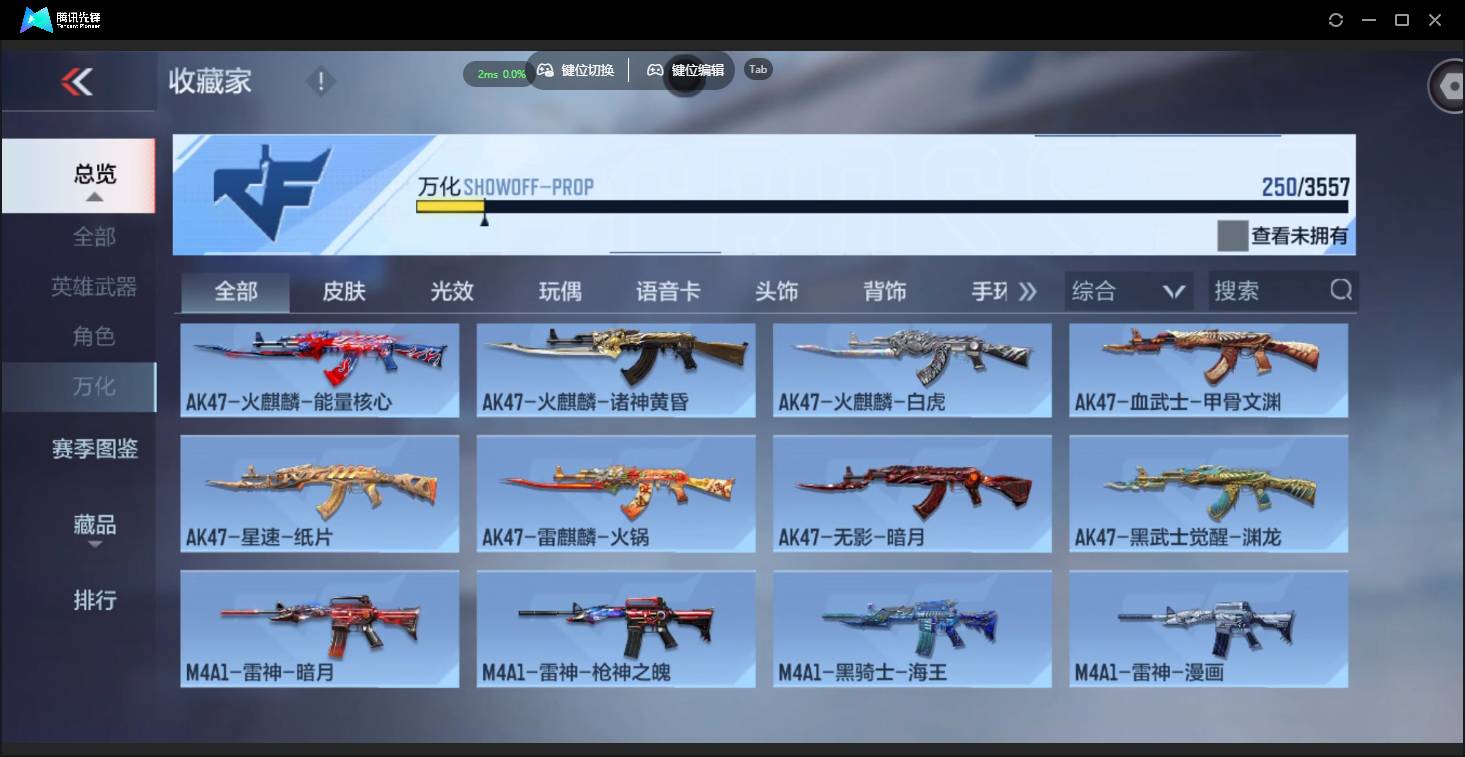Click the Tab key badge near 键位编辑
This screenshot has height=757, width=1465.
click(757, 69)
